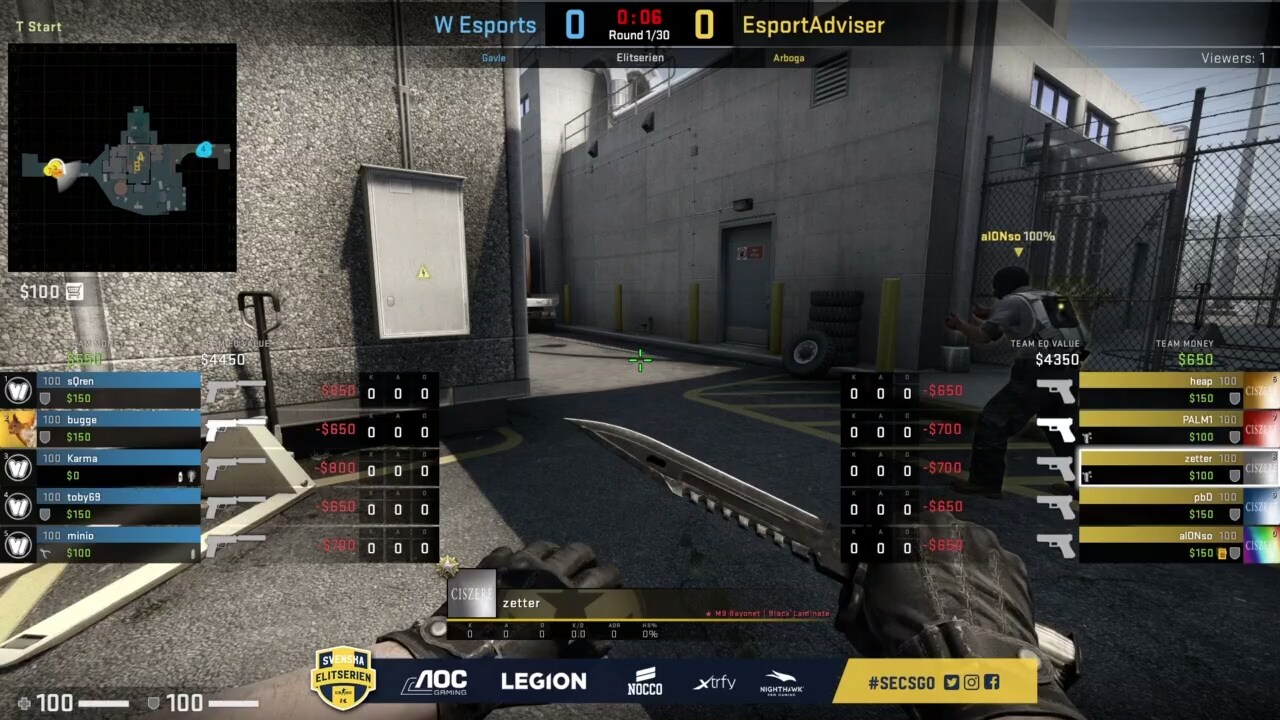Viewport: 1280px width, 720px height.
Task: Click the buy-cart icon beside $100
Action: point(75,292)
